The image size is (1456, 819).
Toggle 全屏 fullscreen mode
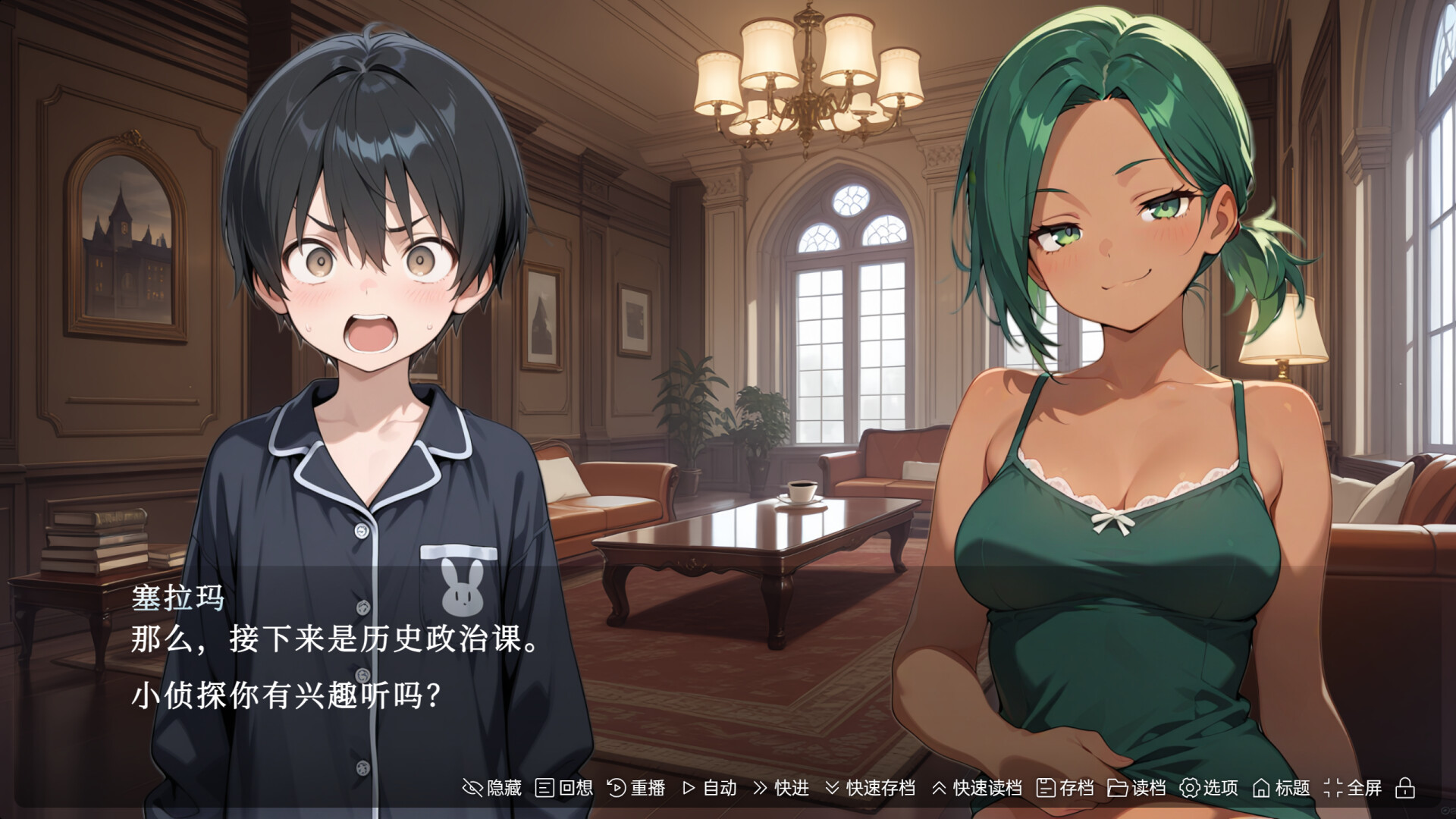coord(1354,788)
